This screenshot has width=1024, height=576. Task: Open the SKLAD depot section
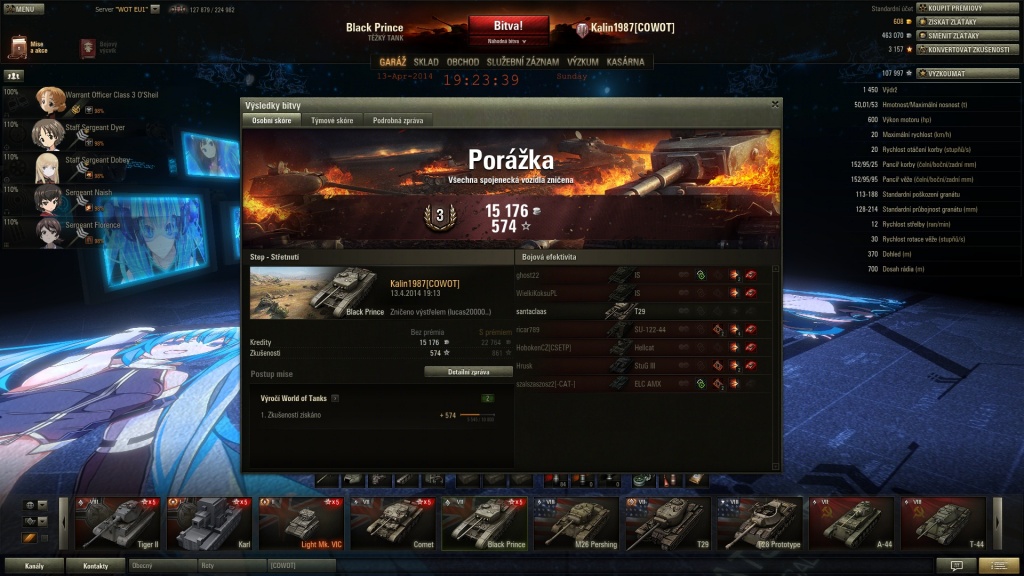426,62
